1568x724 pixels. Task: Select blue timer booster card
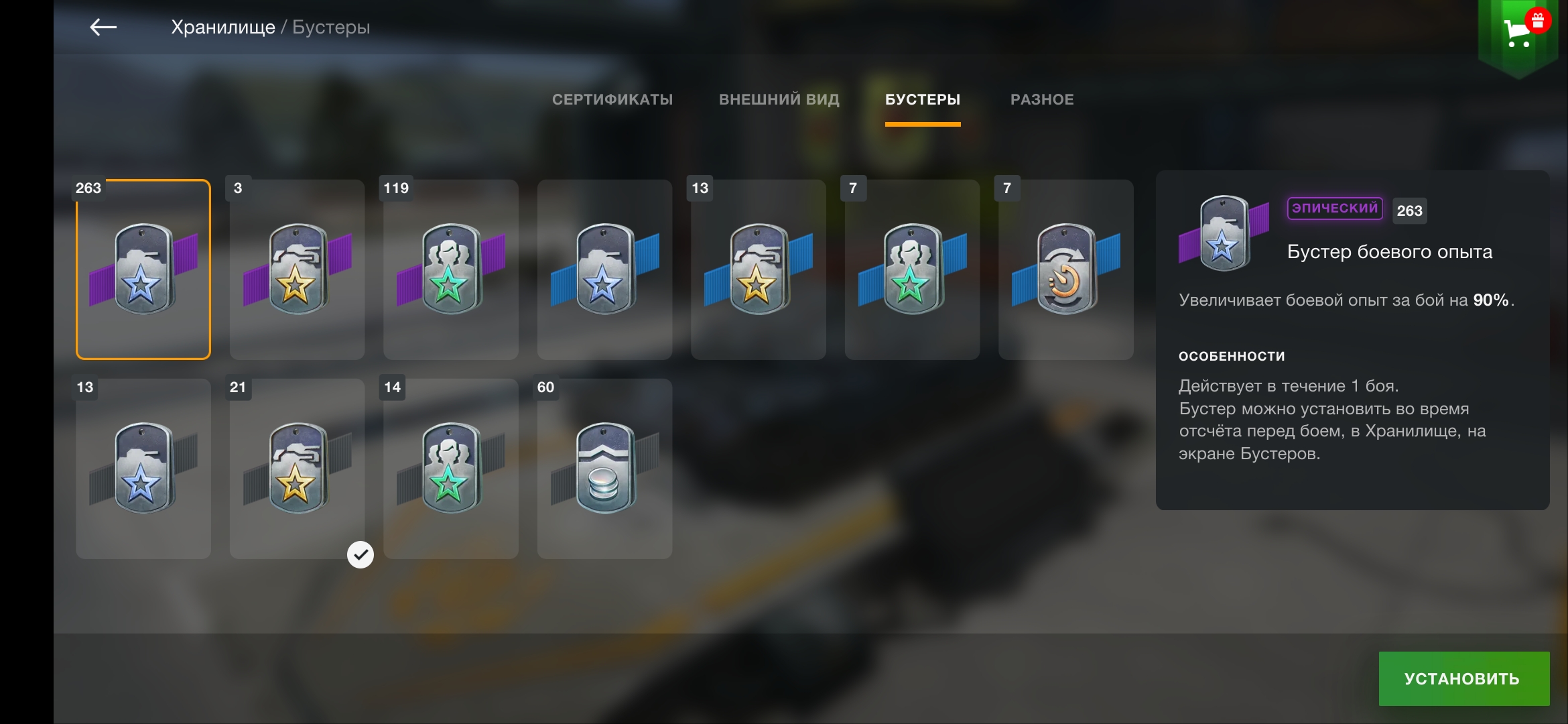[x=1066, y=269]
